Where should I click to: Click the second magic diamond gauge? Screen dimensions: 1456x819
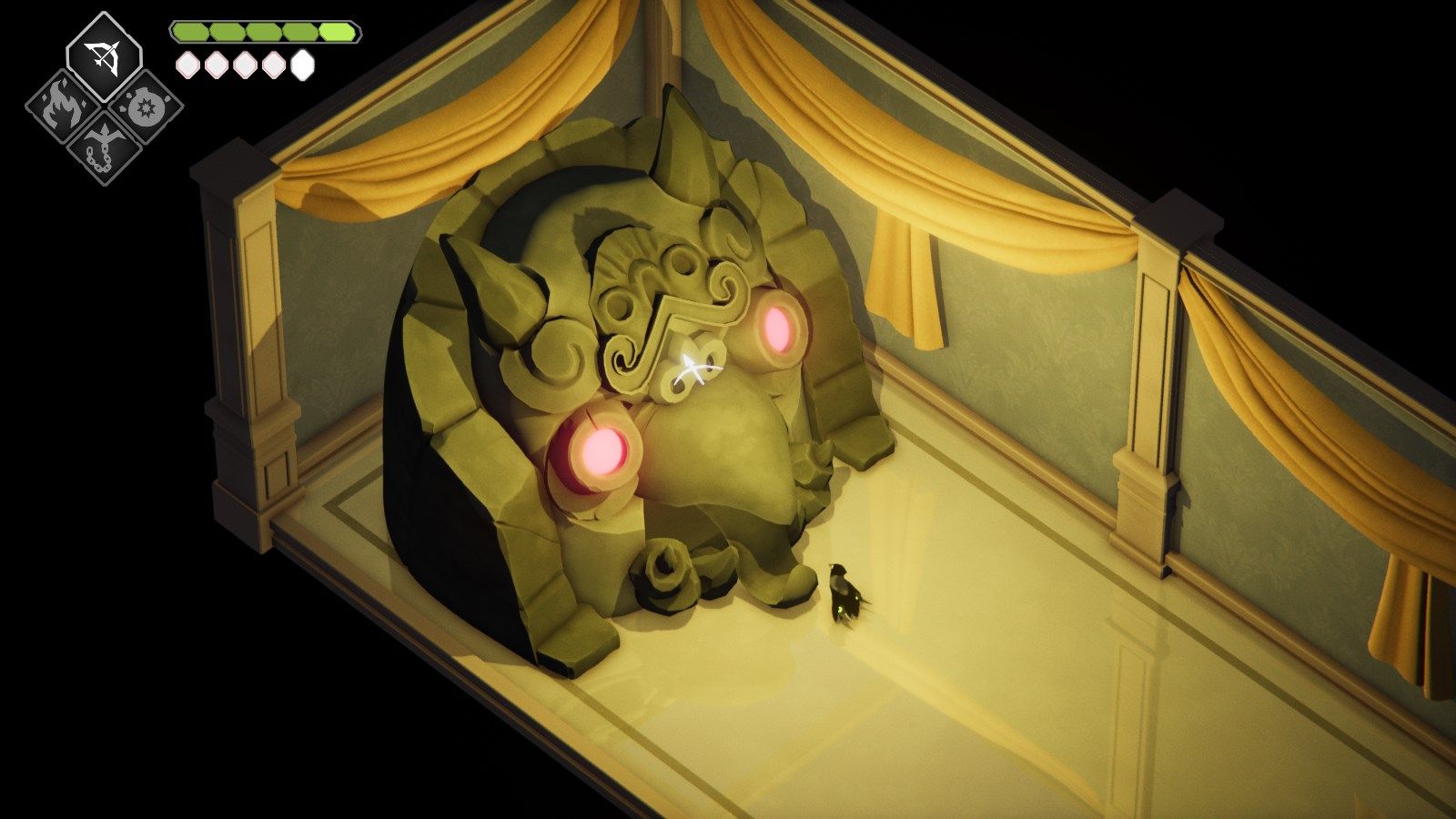click(x=217, y=65)
